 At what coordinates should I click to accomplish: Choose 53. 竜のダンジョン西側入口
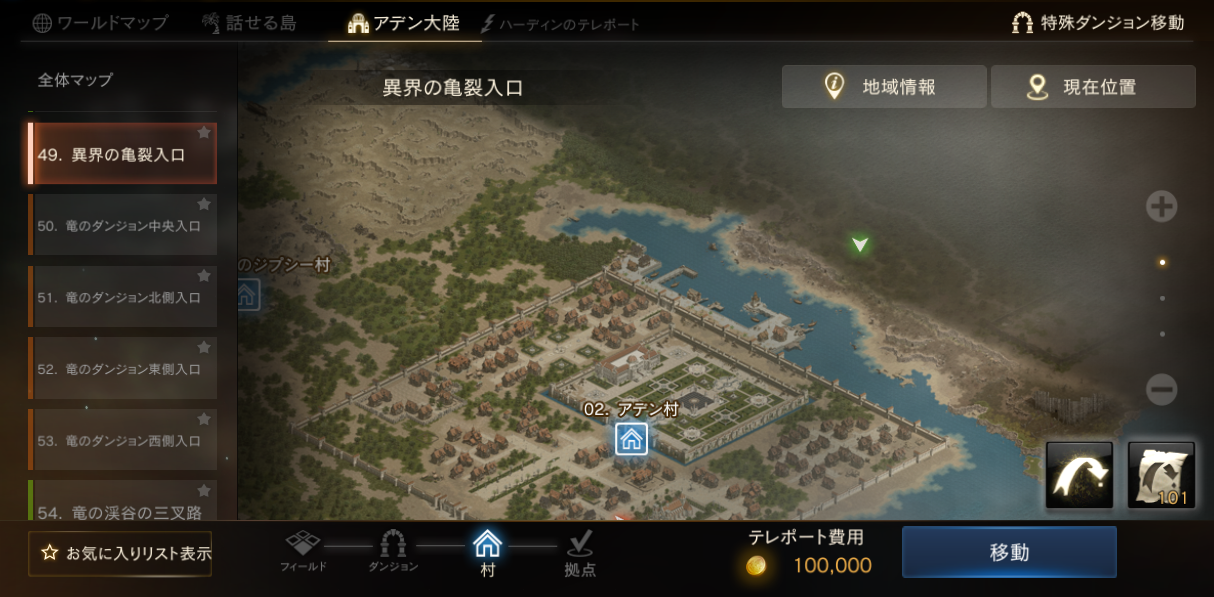[122, 440]
